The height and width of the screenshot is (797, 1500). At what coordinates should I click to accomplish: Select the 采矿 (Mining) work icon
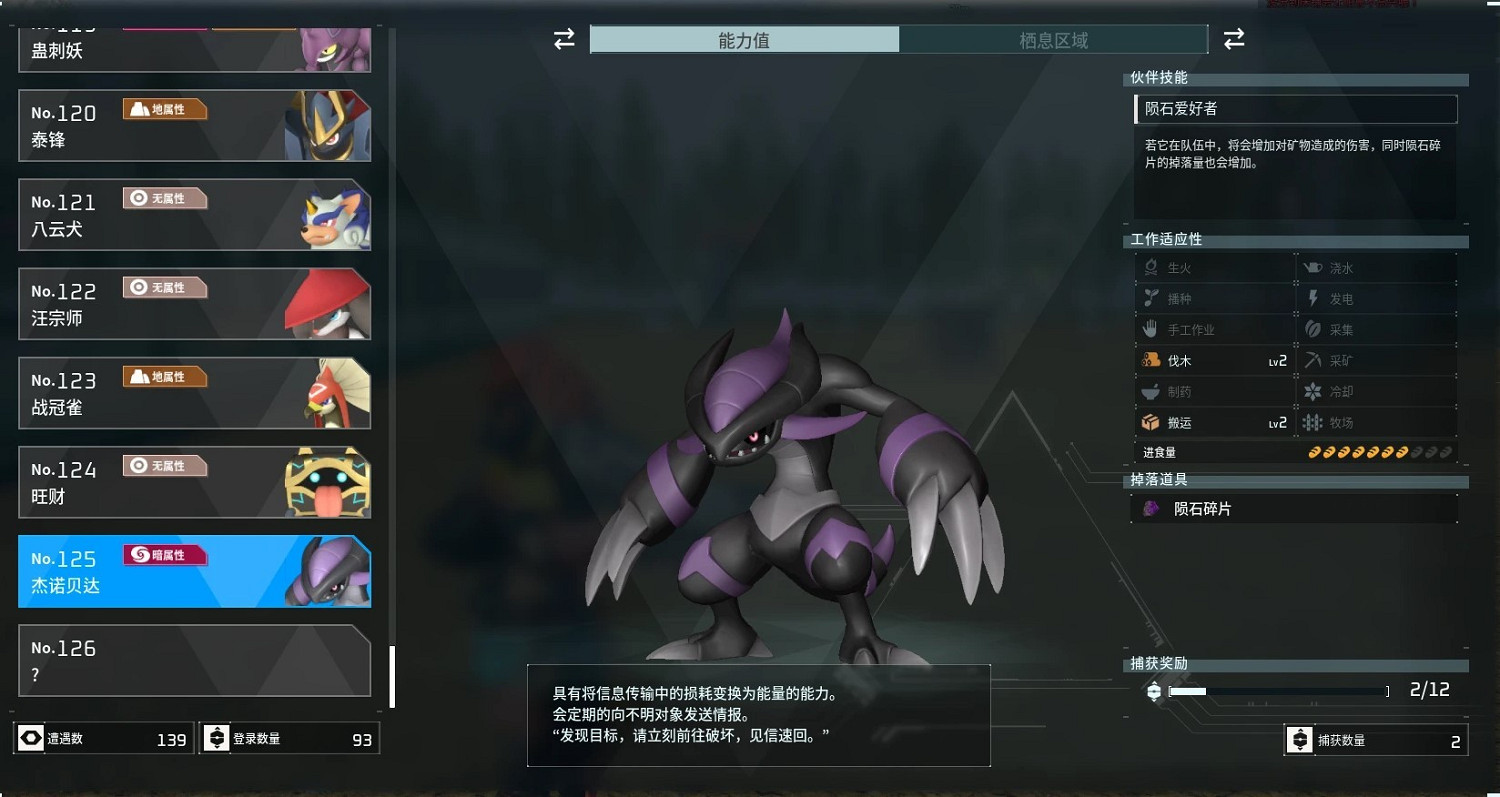pos(1310,360)
